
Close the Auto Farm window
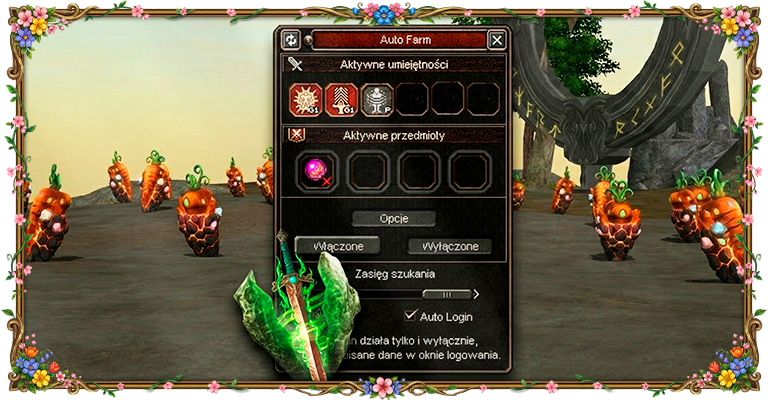pyautogui.click(x=496, y=40)
